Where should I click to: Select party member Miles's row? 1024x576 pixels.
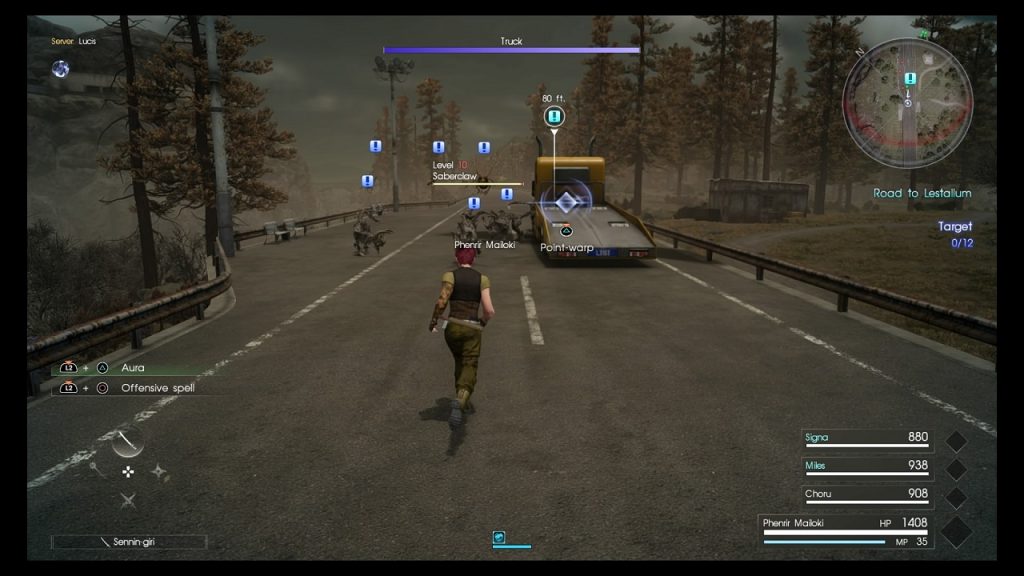866,466
